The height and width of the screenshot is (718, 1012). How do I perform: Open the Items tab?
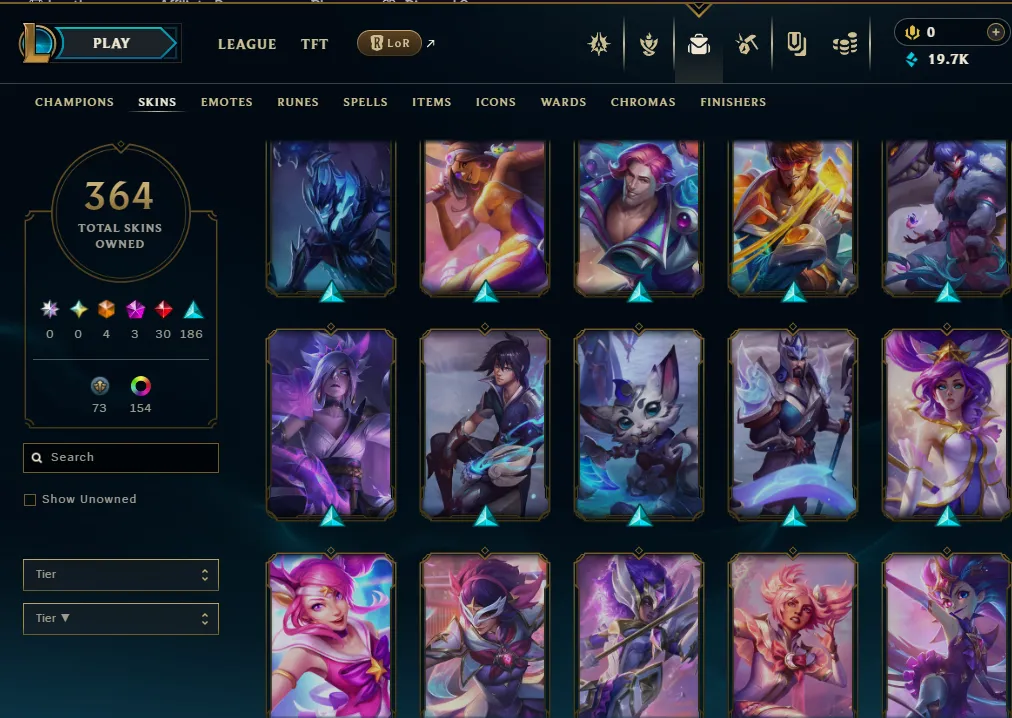431,102
